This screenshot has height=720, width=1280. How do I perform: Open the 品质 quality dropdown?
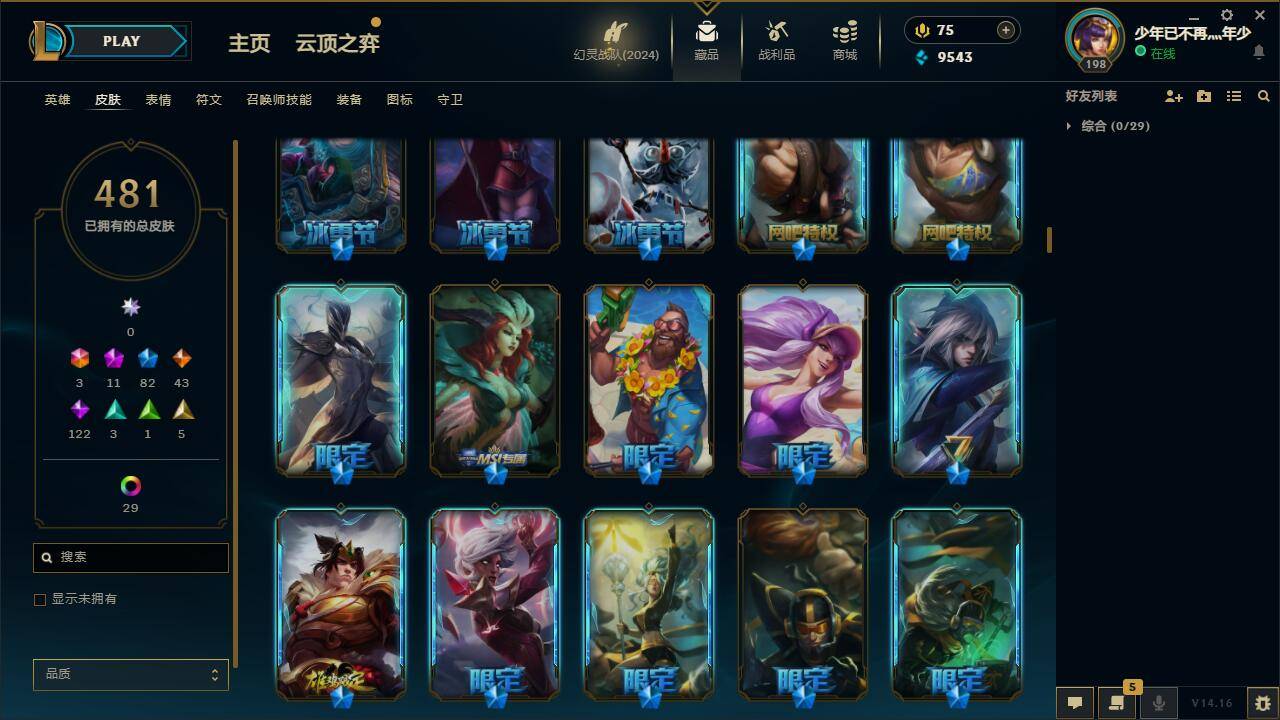pos(130,674)
